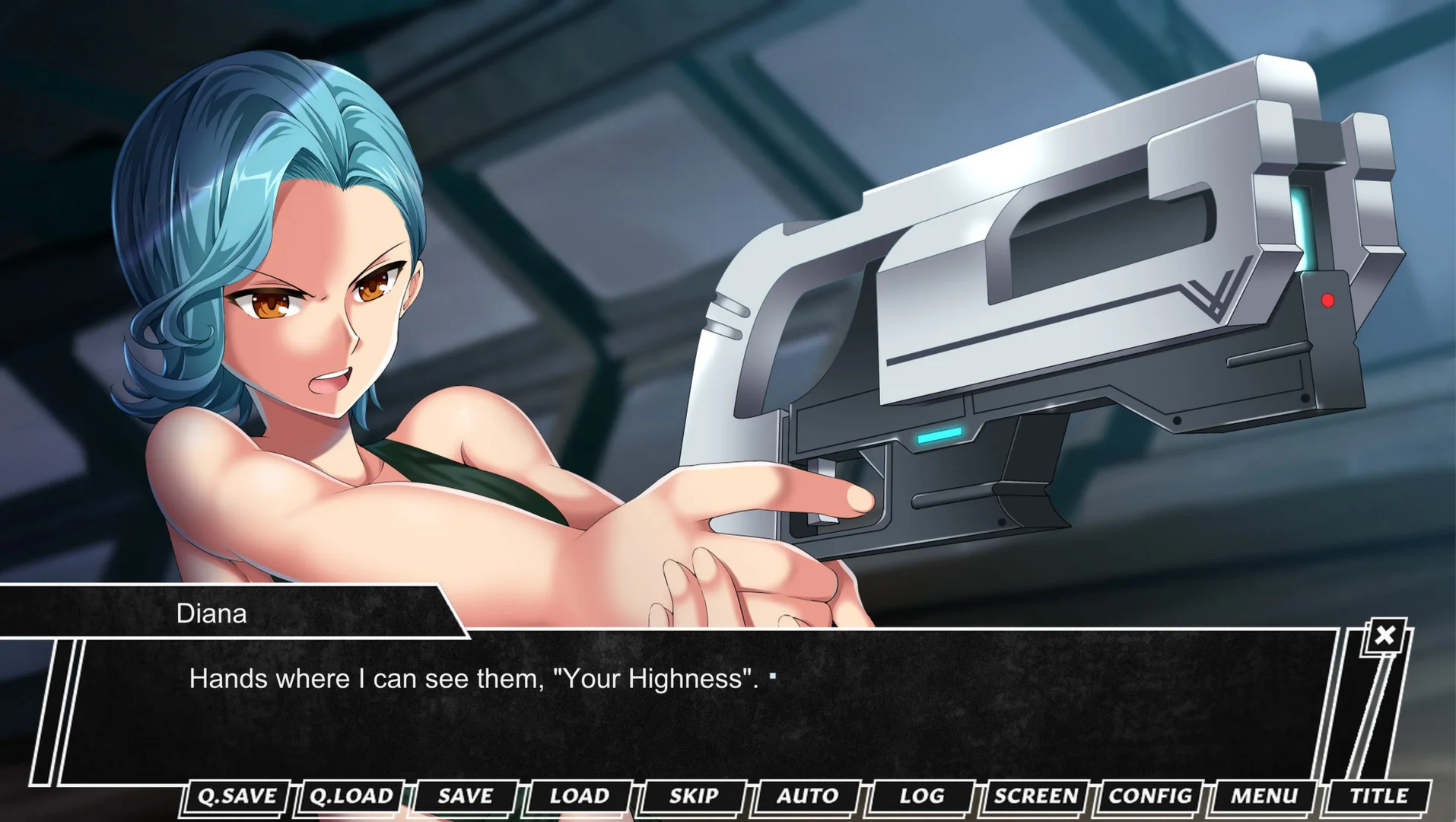Open the SAVE menu
This screenshot has height=822, width=1456.
465,796
